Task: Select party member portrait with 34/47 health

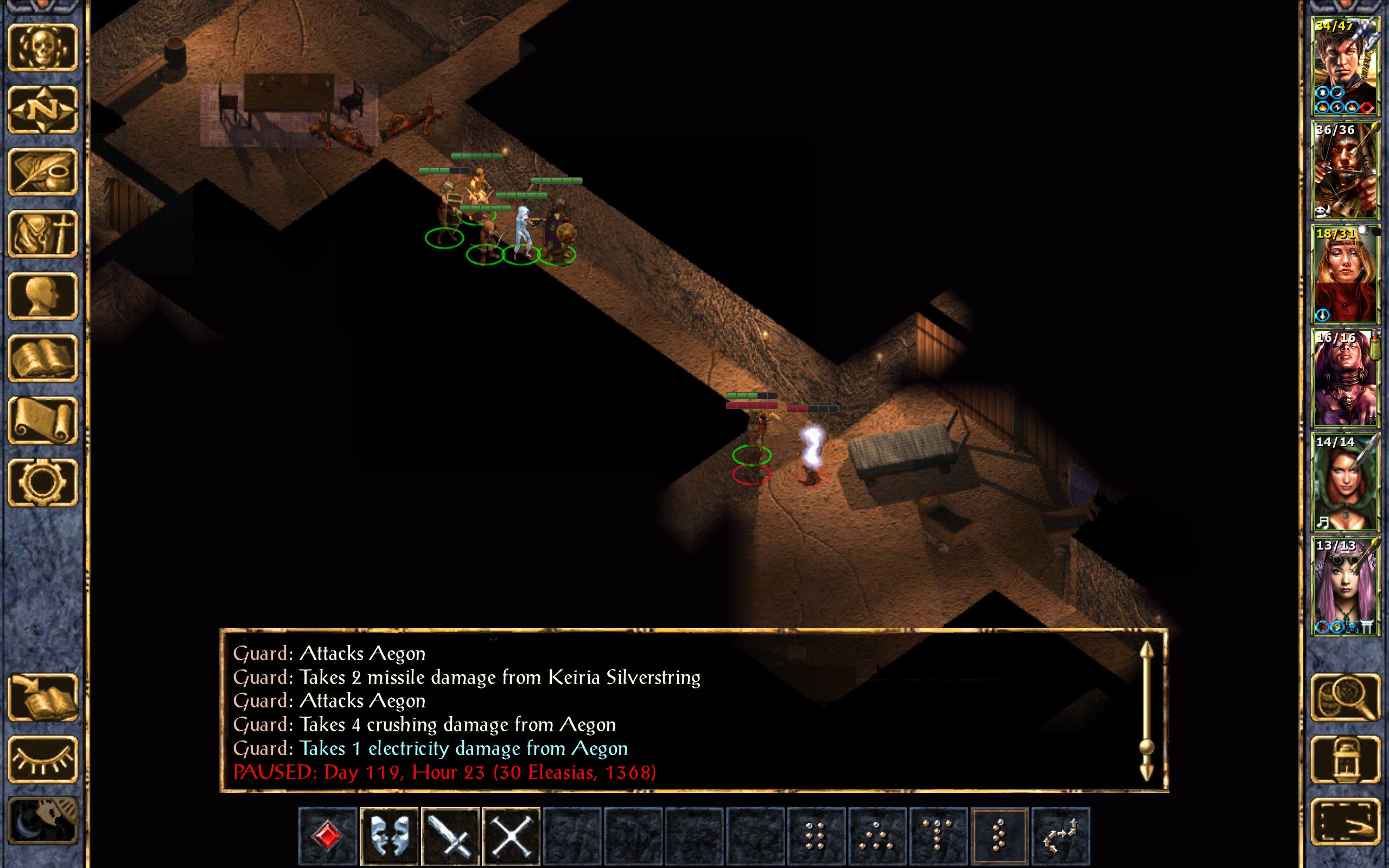Action: click(x=1345, y=67)
